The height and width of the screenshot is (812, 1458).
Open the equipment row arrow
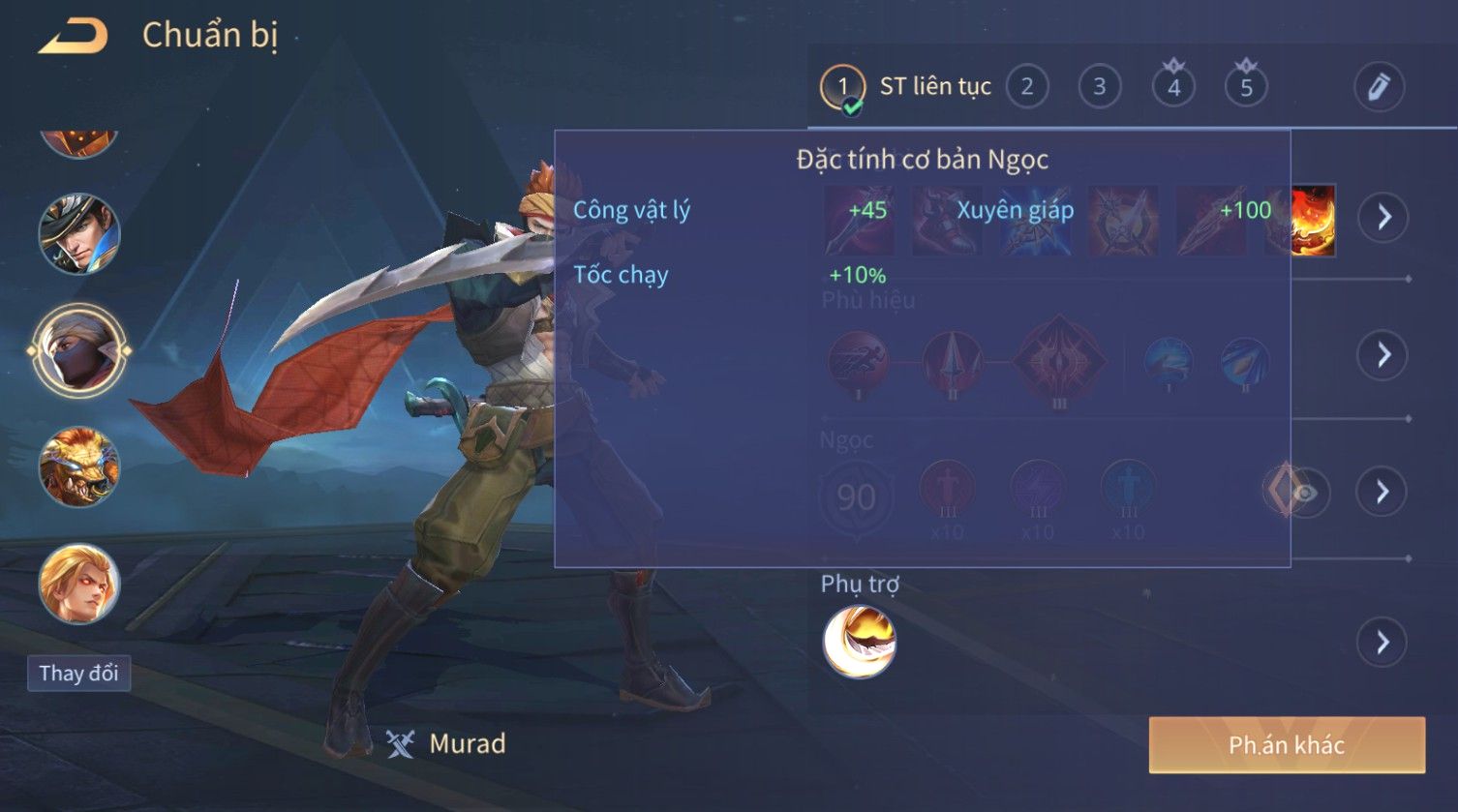[x=1382, y=217]
